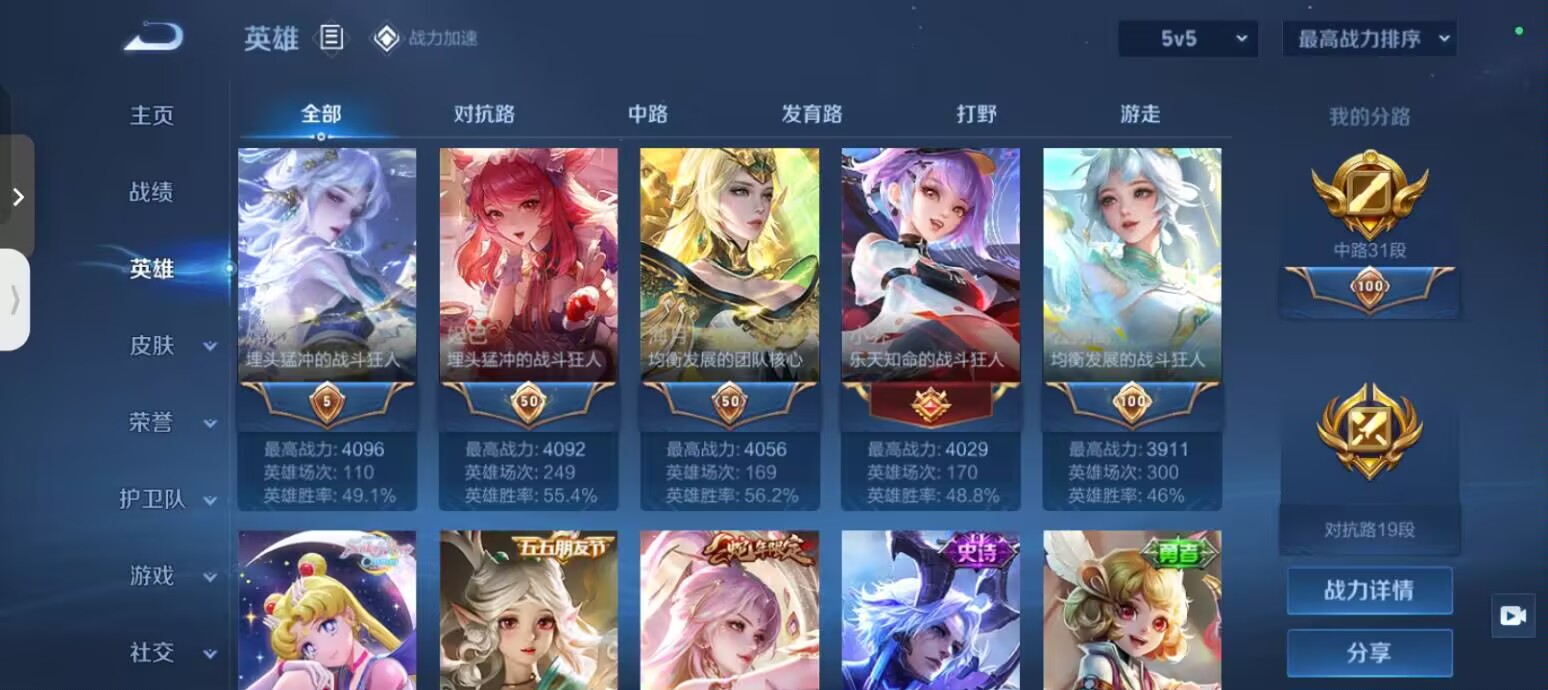
Task: Open the 最高战力排序 sort dropdown
Action: (x=1369, y=39)
